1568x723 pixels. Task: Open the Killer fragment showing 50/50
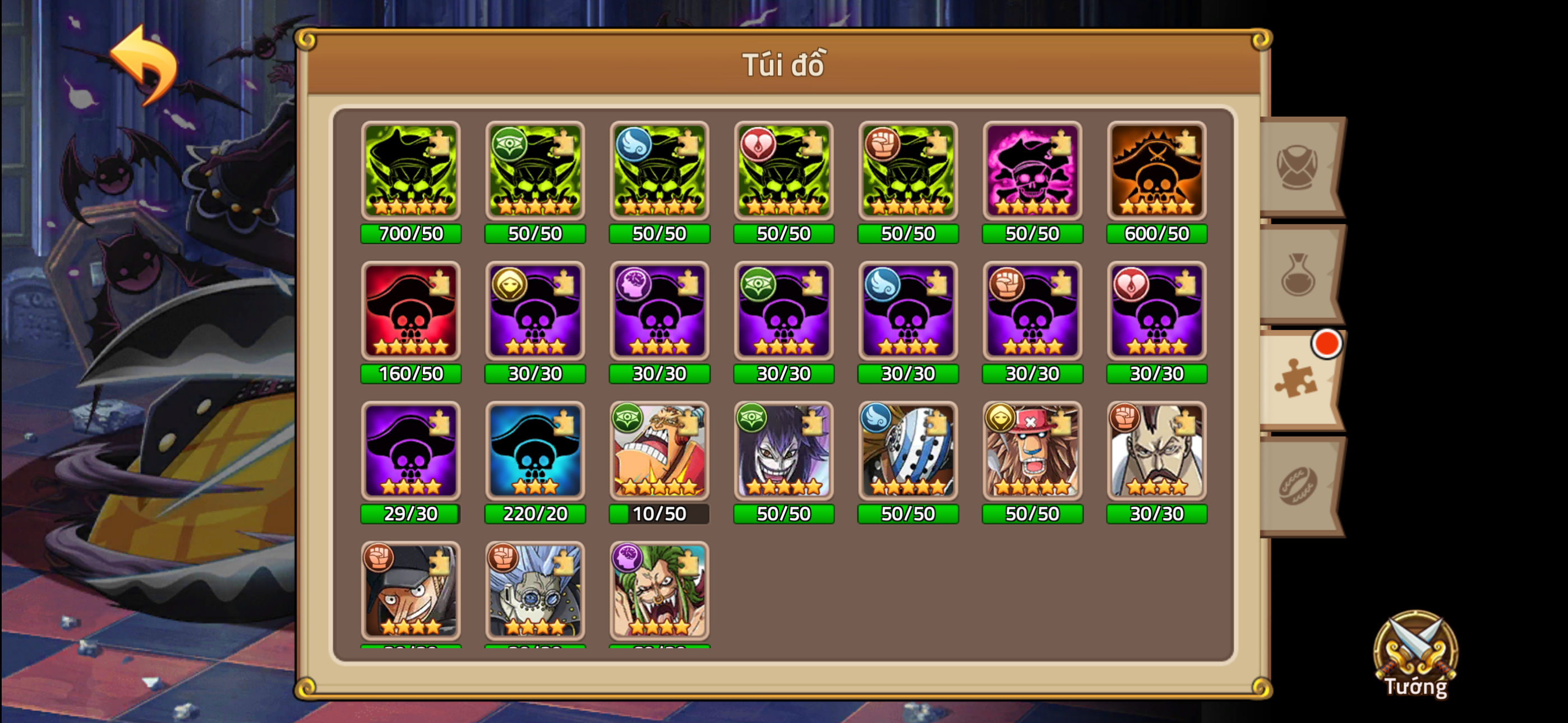click(x=908, y=452)
